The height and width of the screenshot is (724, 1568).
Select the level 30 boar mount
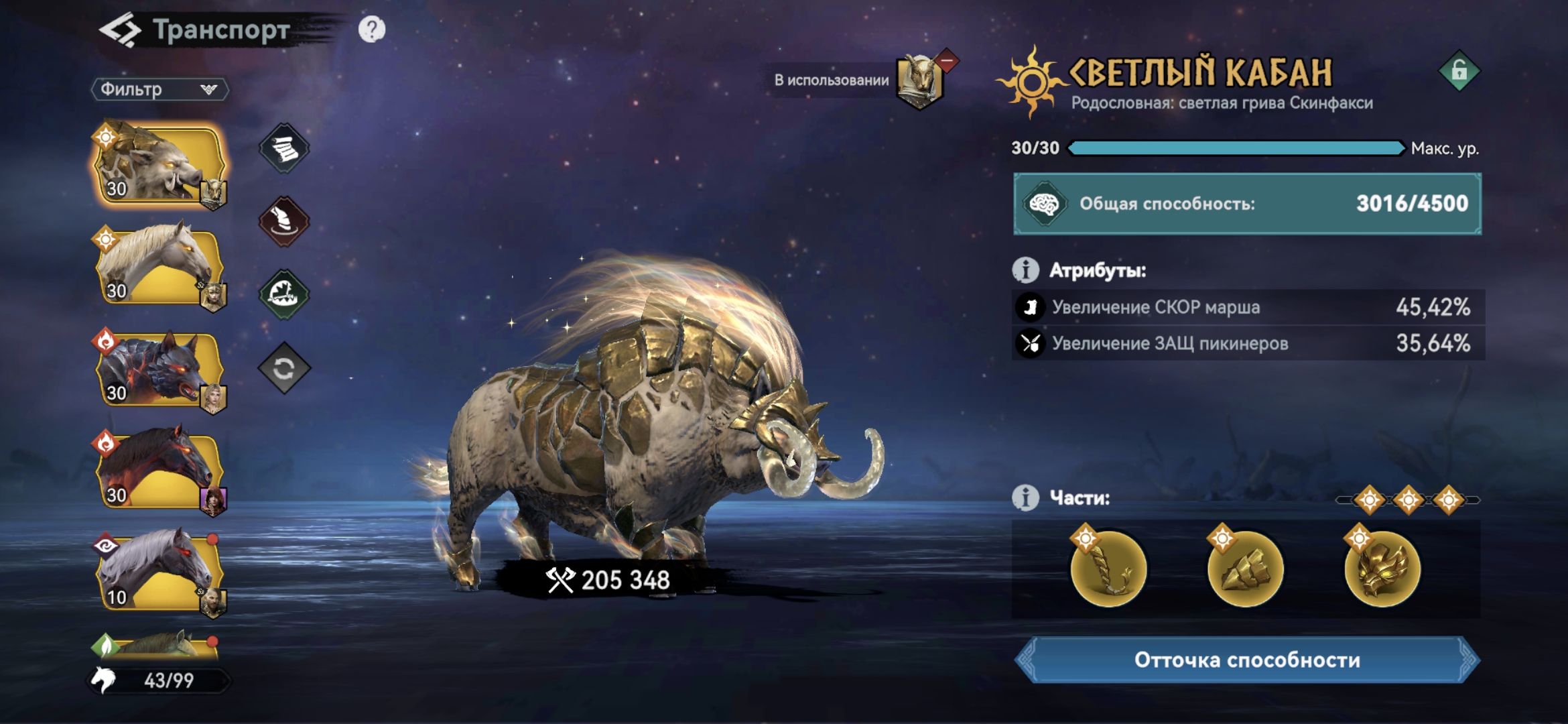(x=158, y=164)
